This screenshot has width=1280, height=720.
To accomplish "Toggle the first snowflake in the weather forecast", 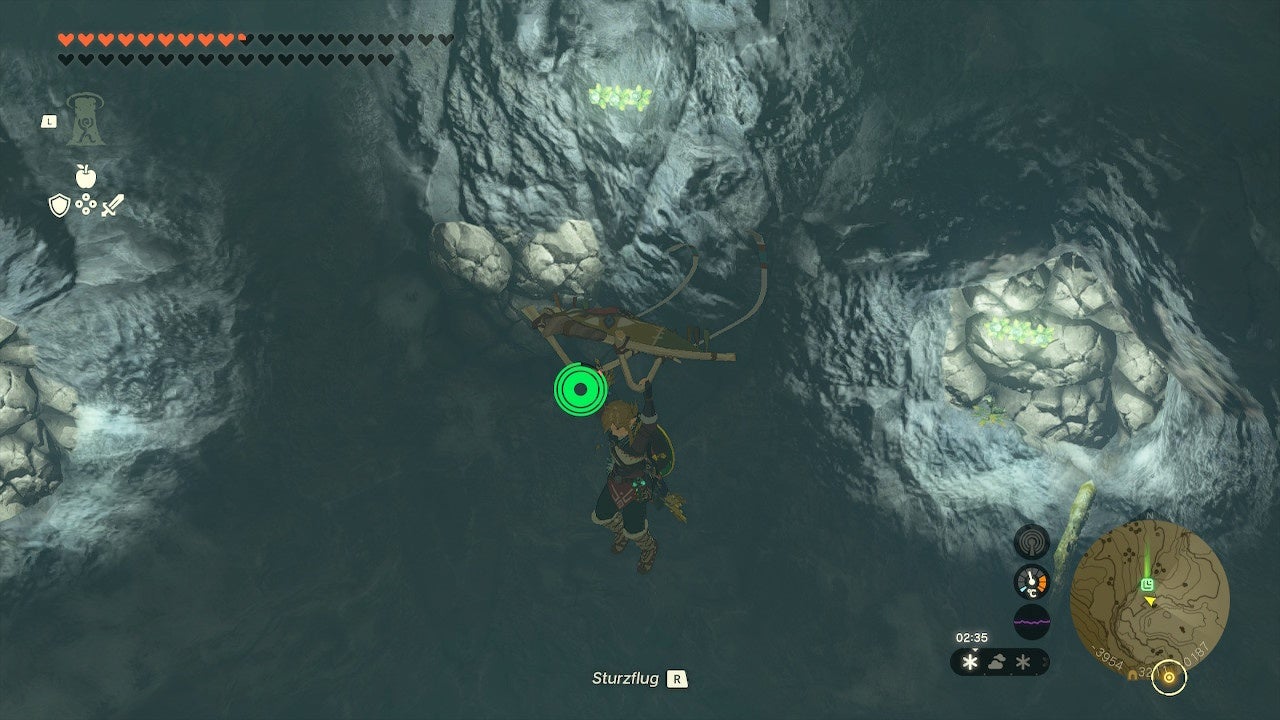I will point(970,660).
